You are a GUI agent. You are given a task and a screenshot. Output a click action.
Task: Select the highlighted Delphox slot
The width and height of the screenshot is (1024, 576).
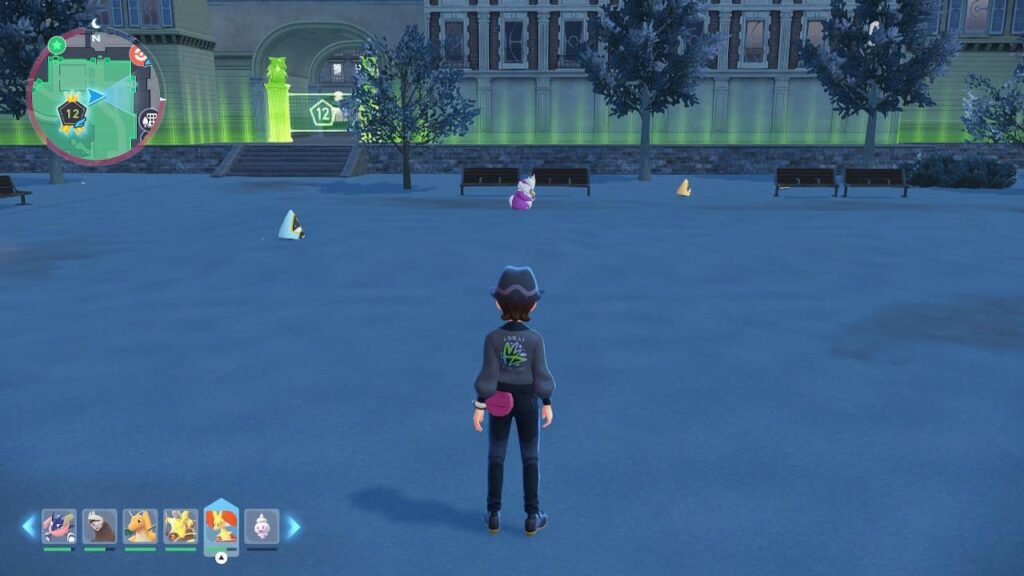pyautogui.click(x=221, y=524)
